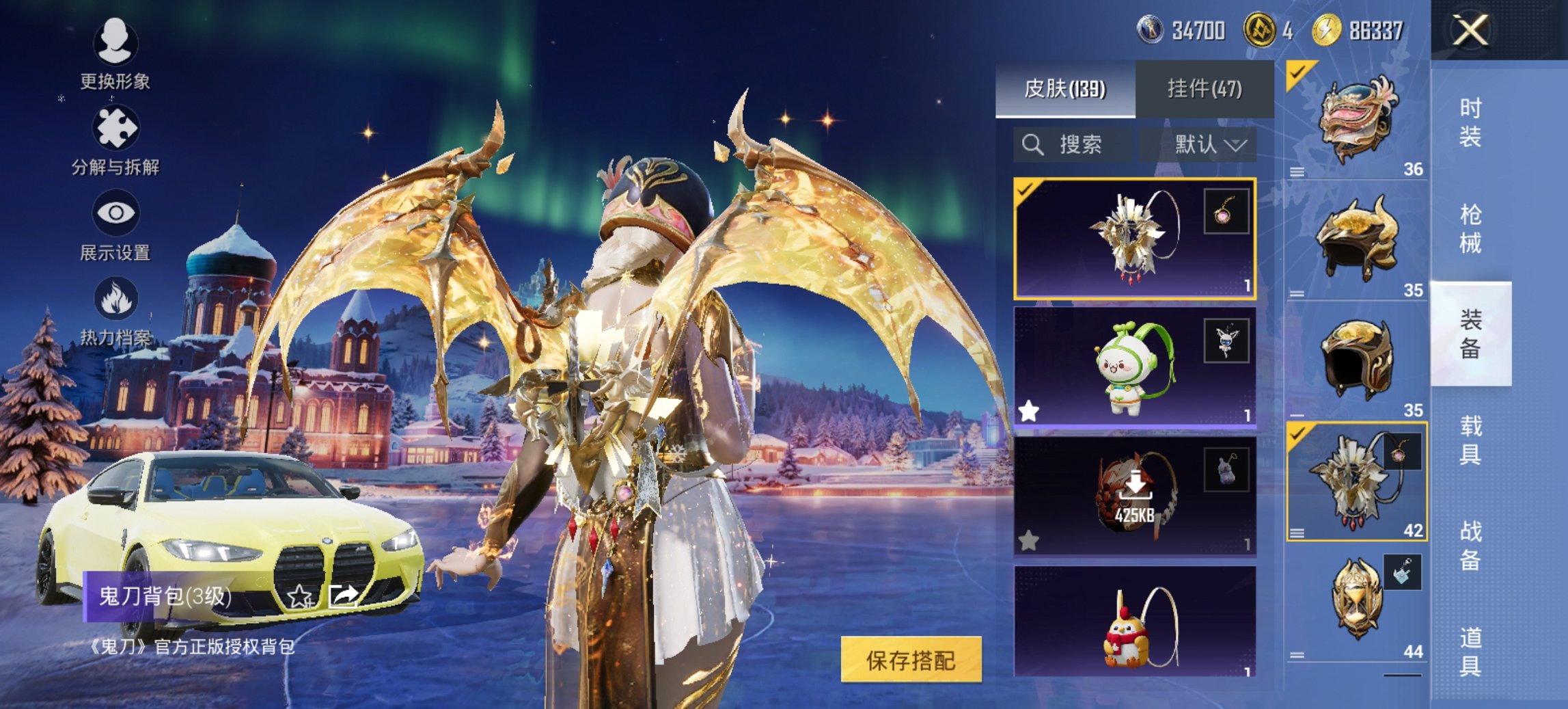Select the green-eared white mascot backpack skin
The width and height of the screenshot is (1568, 709).
pyautogui.click(x=1134, y=368)
